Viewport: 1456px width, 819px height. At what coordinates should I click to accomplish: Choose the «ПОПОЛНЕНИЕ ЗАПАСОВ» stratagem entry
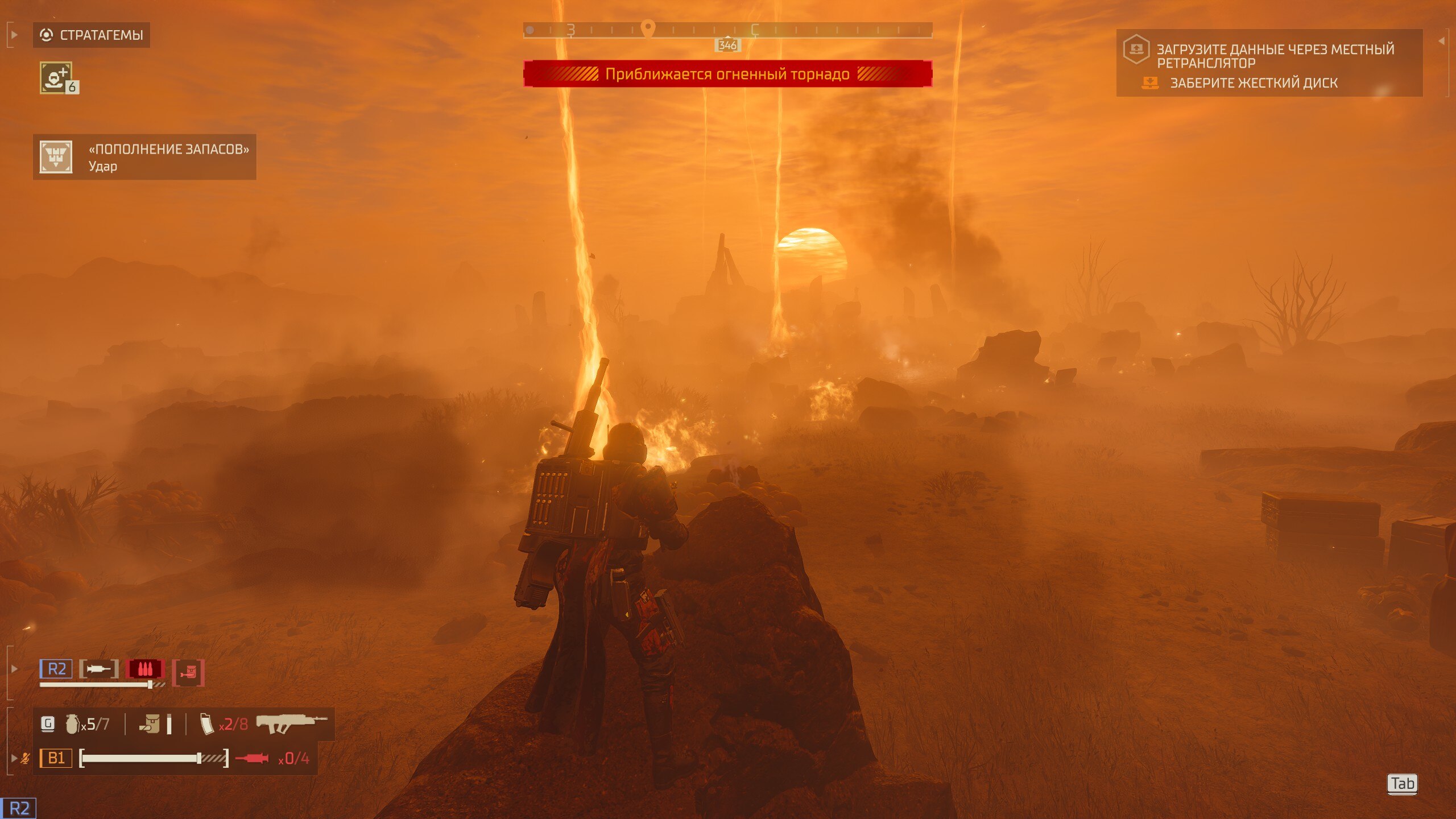(x=144, y=157)
